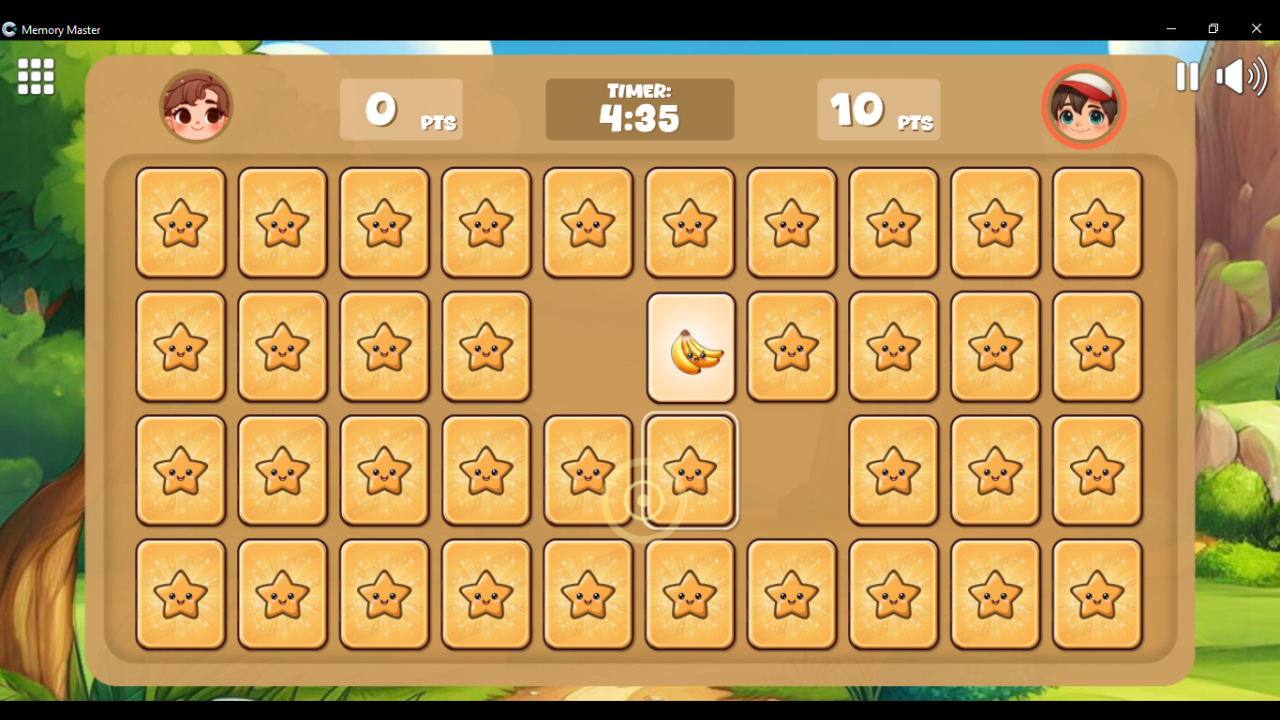1280x720 pixels.
Task: Select the star card right of the banana card
Action: 792,347
